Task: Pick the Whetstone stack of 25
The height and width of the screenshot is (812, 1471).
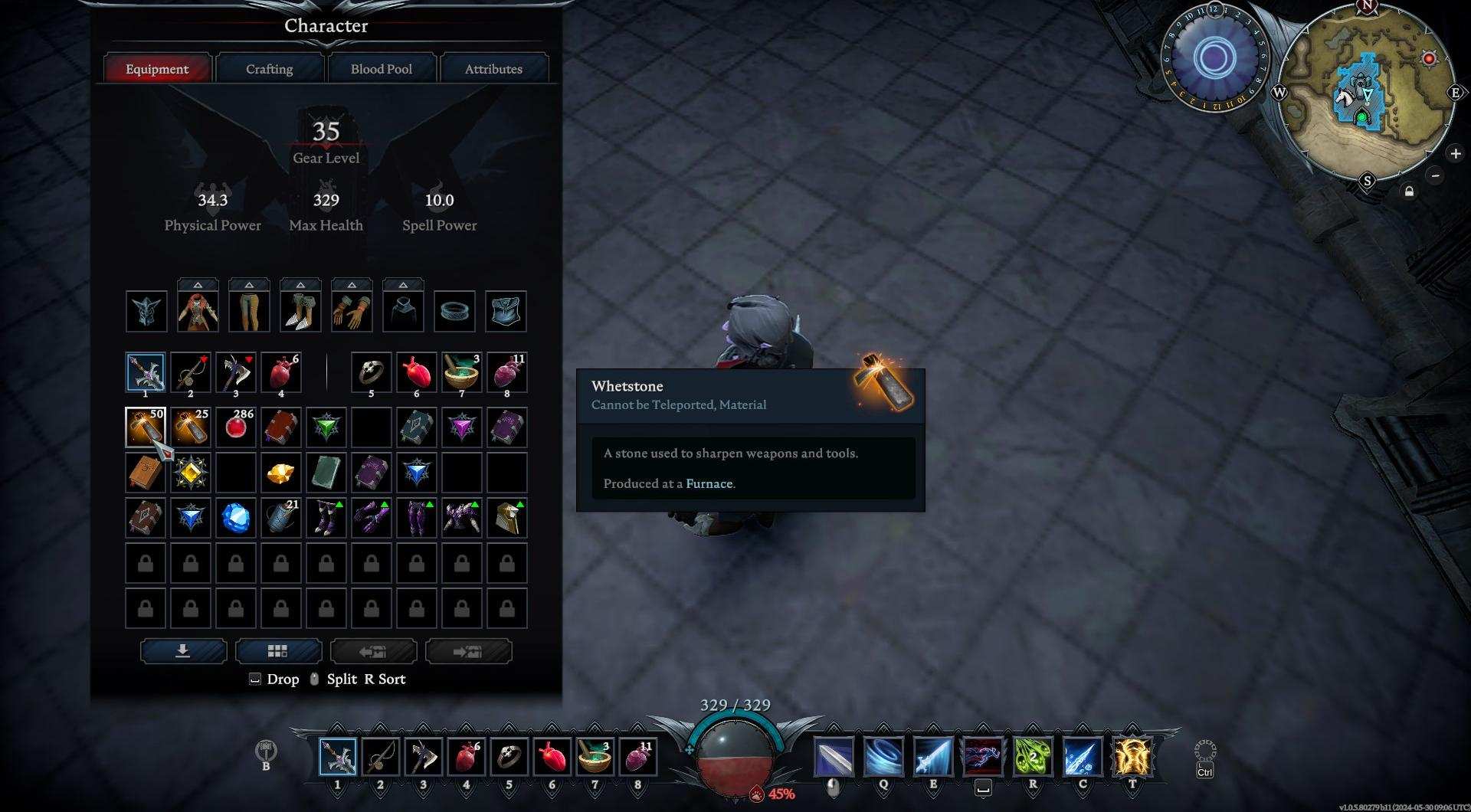Action: click(x=190, y=427)
